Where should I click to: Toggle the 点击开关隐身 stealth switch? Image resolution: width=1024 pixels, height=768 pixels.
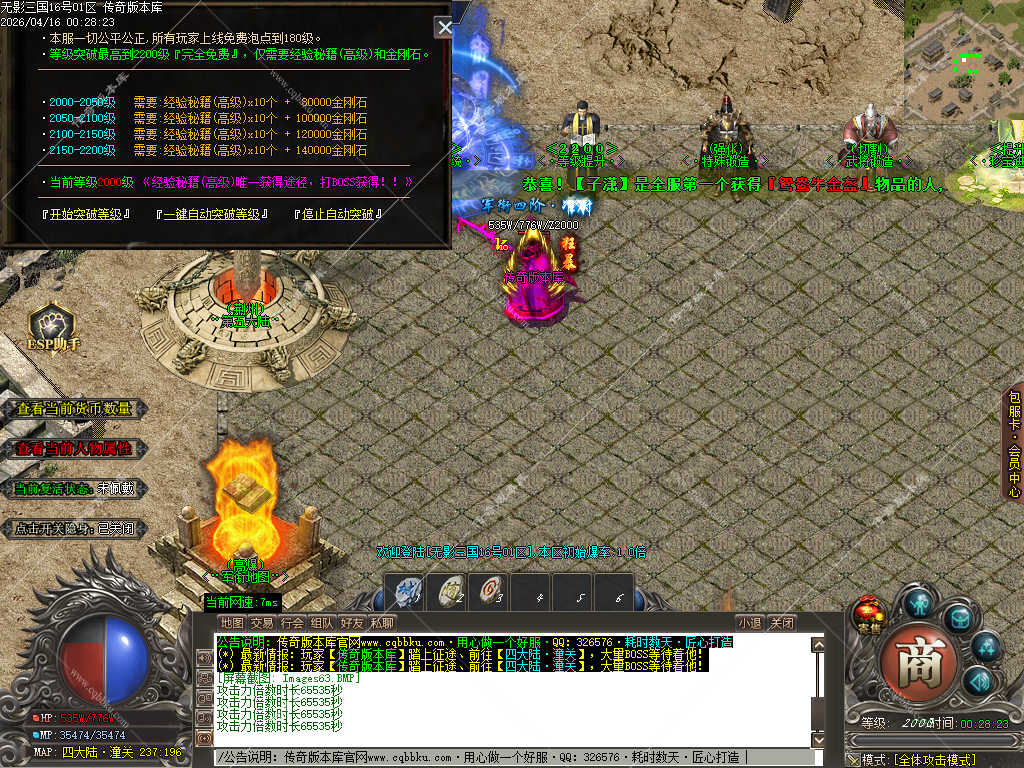[x=74, y=529]
